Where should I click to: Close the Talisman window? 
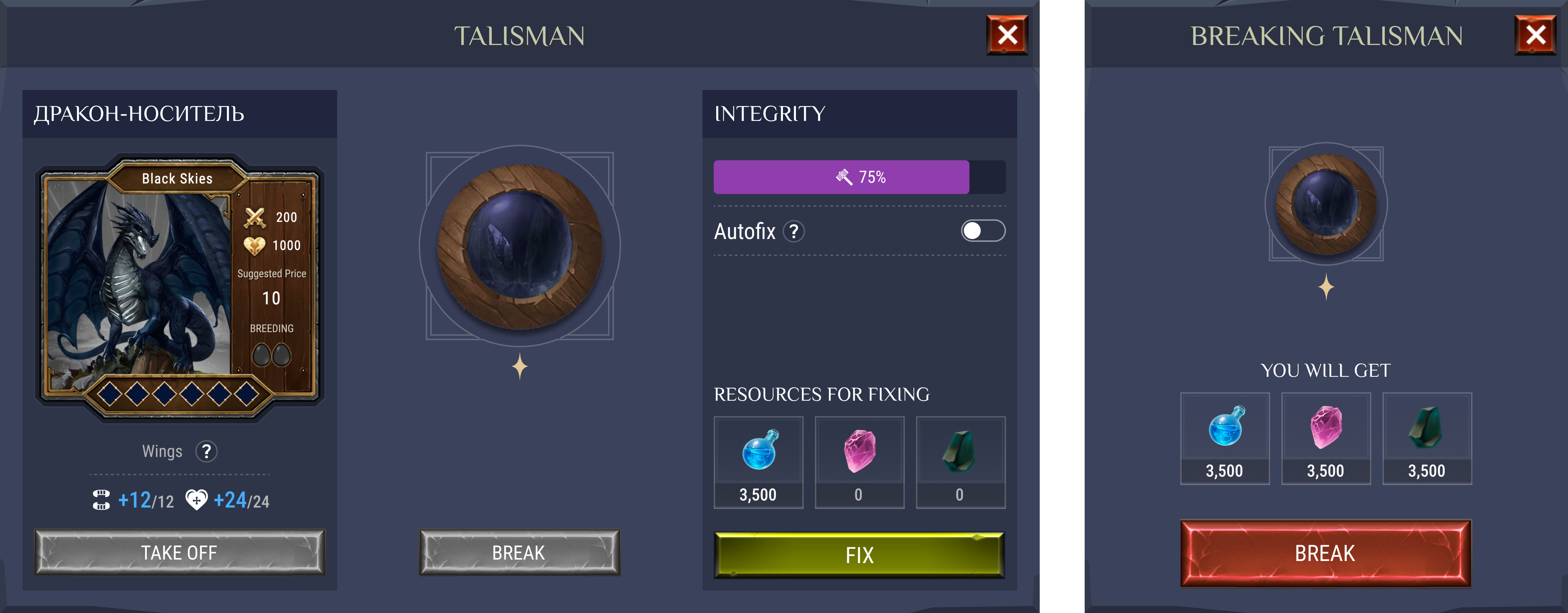point(1007,36)
